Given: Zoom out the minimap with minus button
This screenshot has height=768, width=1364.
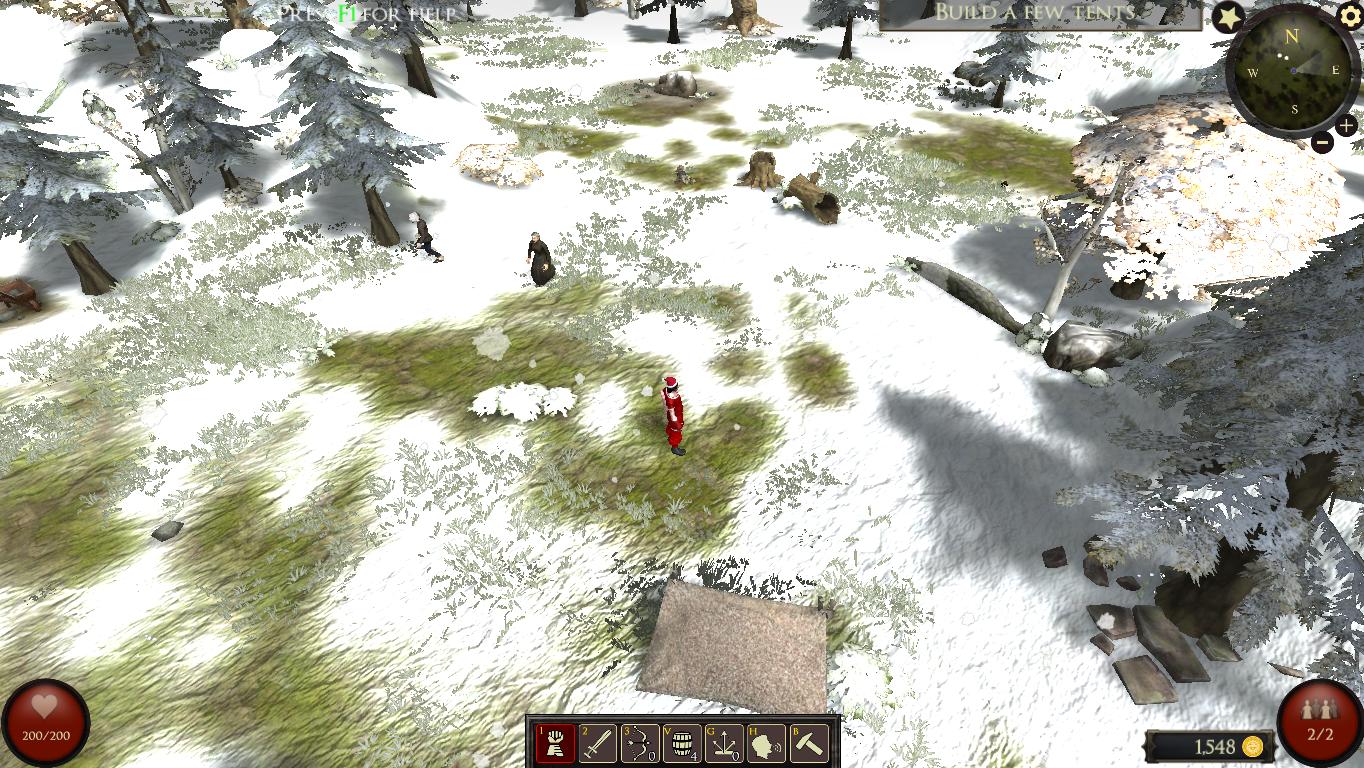Looking at the screenshot, I should pyautogui.click(x=1322, y=142).
